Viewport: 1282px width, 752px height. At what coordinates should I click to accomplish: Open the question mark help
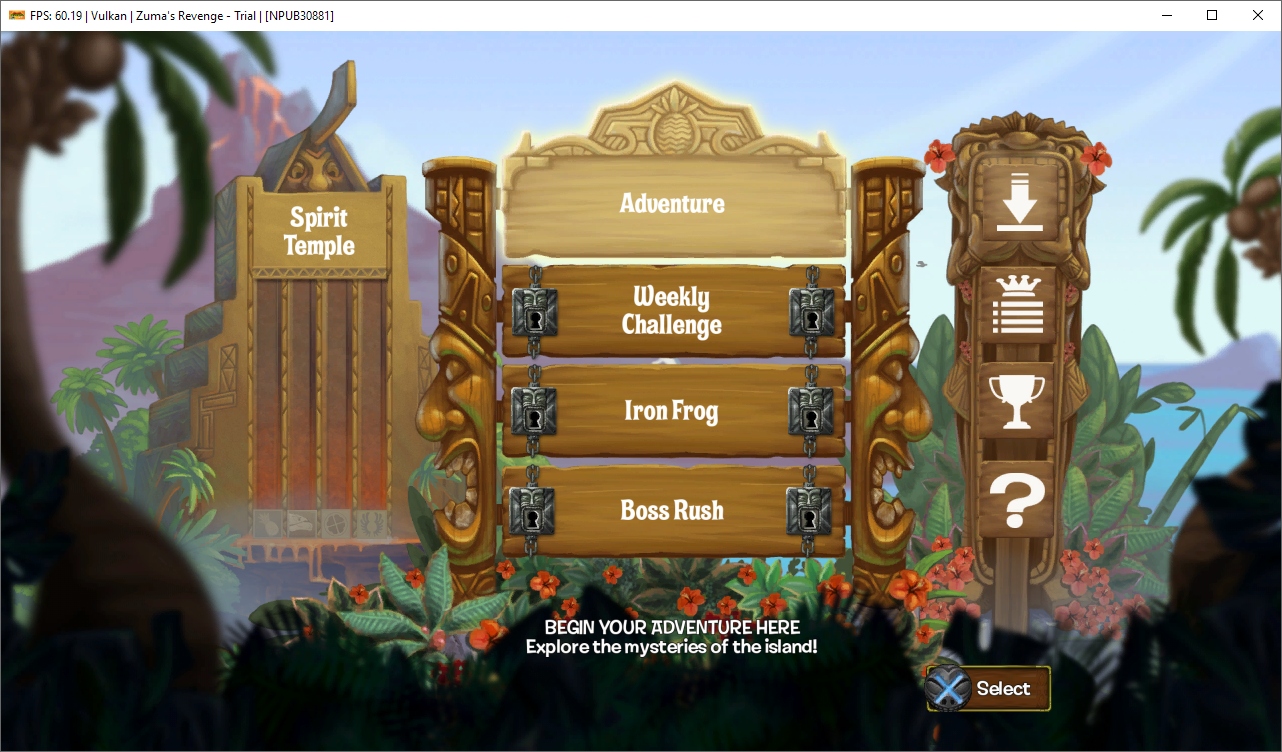[x=1016, y=499]
